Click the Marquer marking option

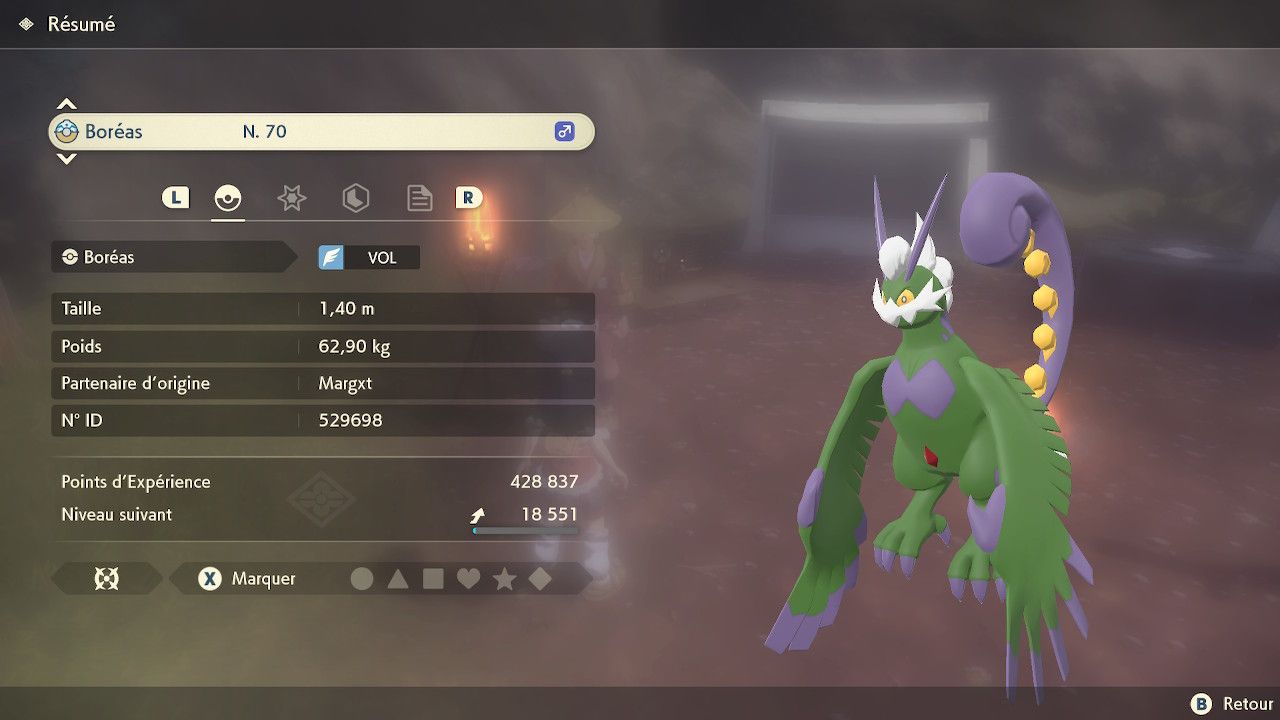tap(248, 579)
